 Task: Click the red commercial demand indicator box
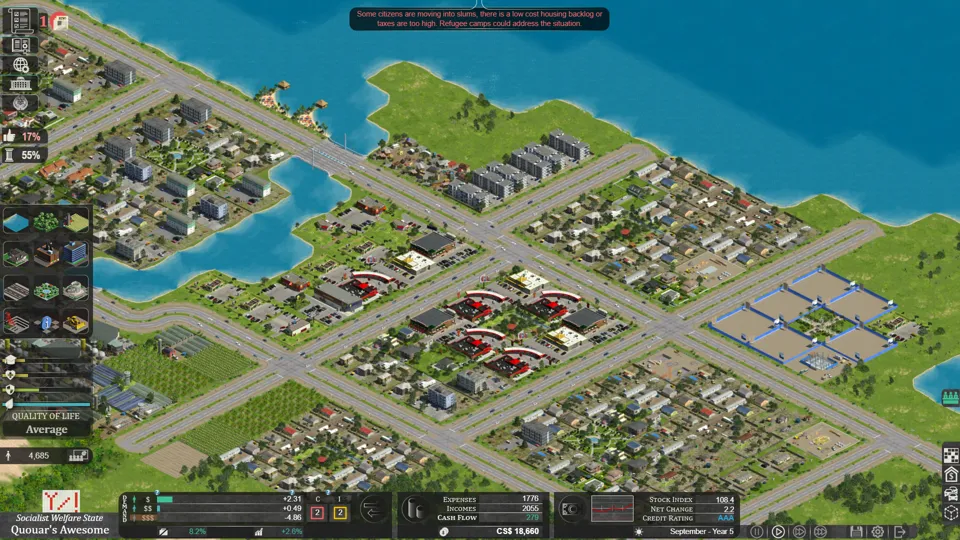(x=317, y=513)
